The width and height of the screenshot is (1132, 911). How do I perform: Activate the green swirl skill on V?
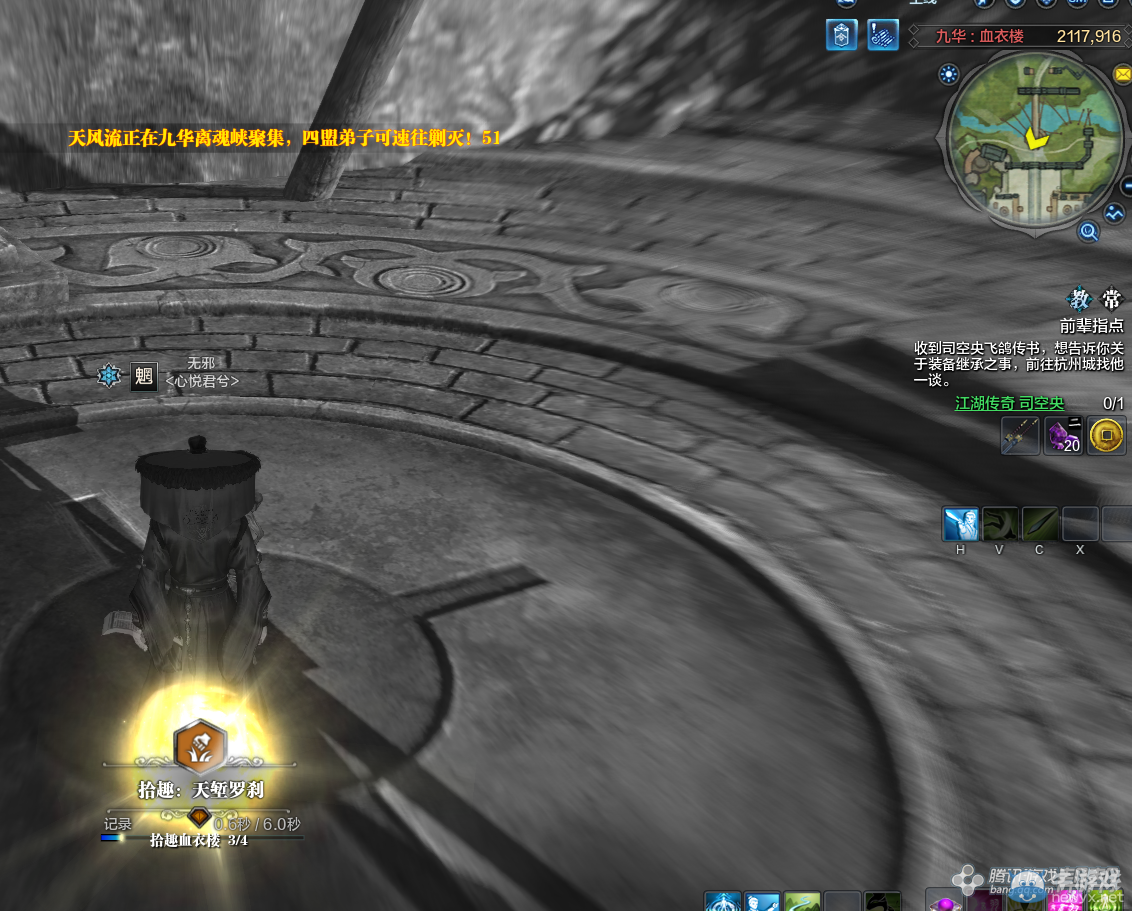coord(1000,524)
